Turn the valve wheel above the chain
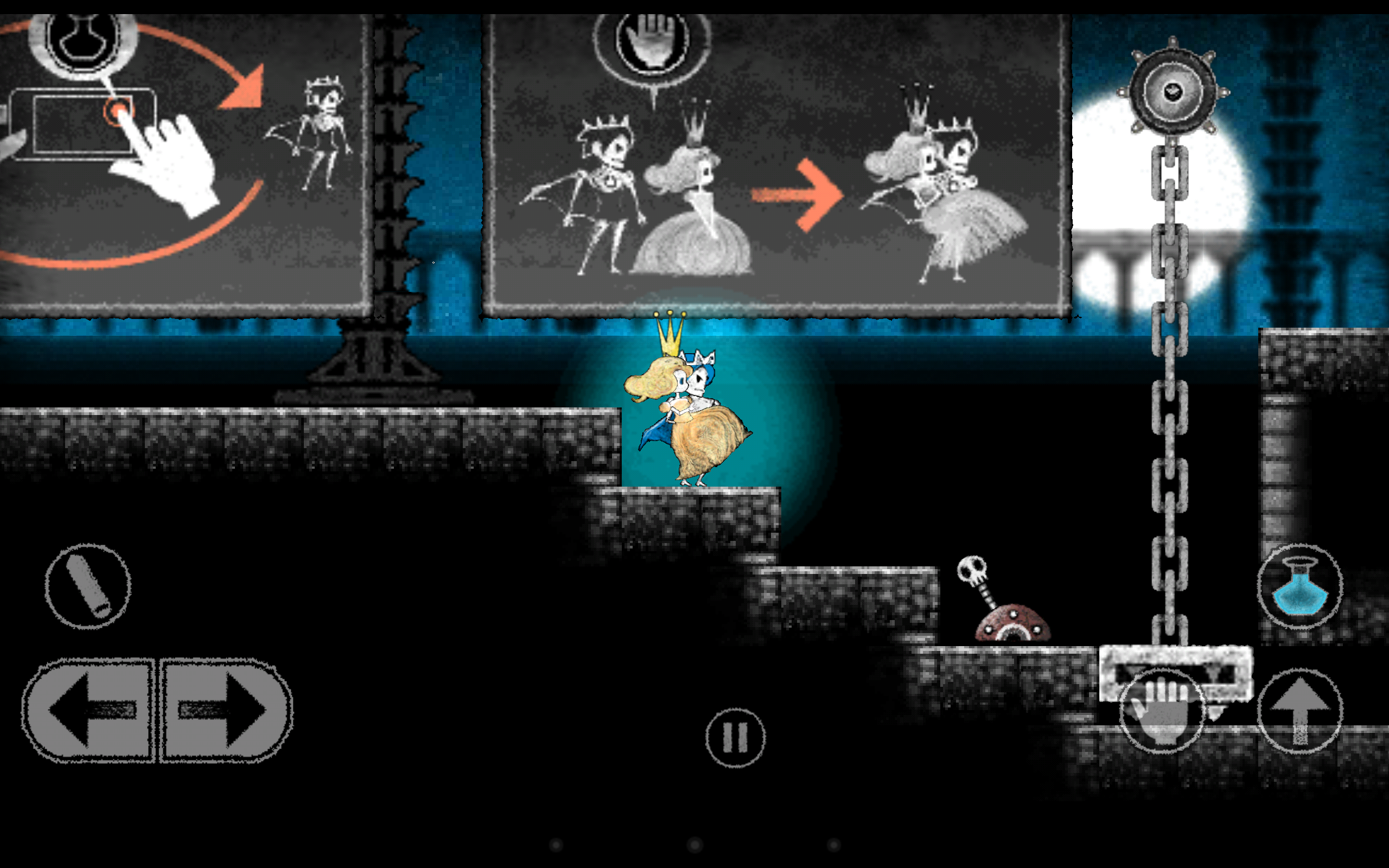The width and height of the screenshot is (1389, 868). (x=1174, y=92)
